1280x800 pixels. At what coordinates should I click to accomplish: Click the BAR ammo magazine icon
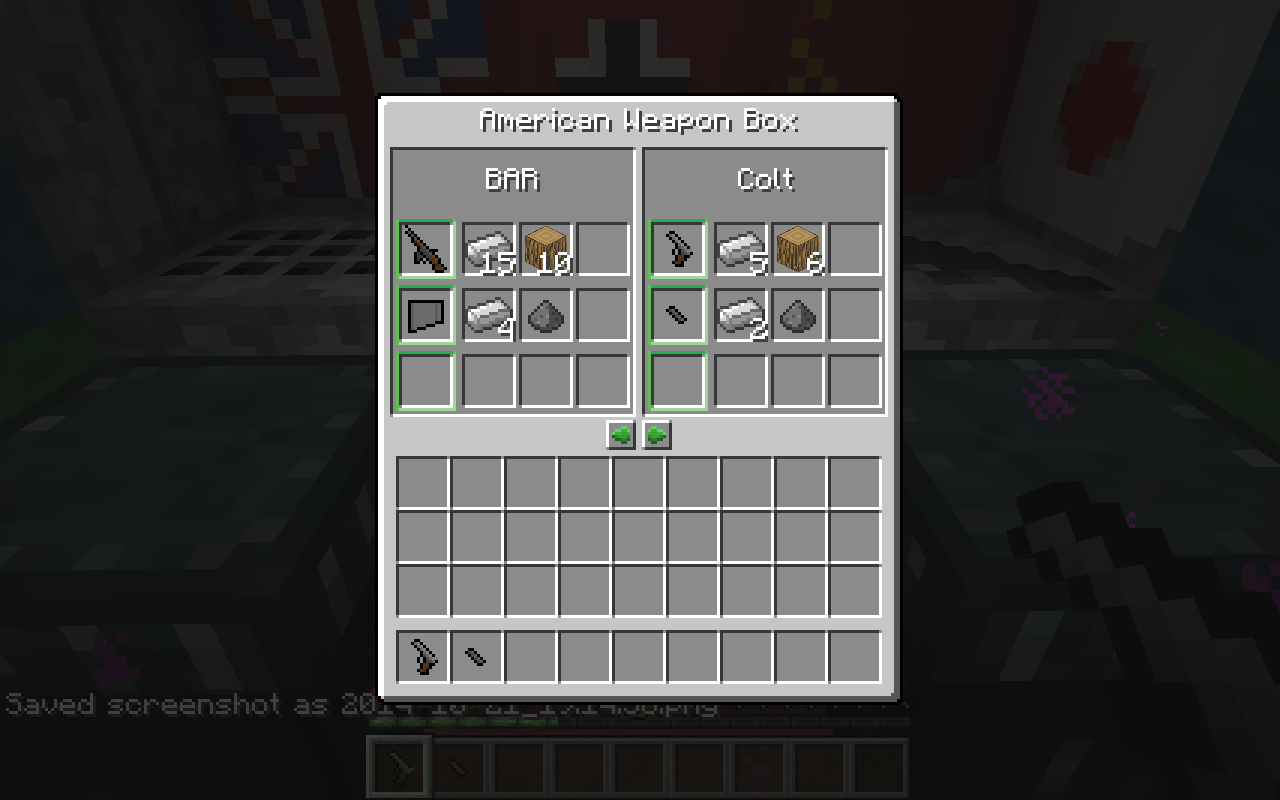[424, 316]
